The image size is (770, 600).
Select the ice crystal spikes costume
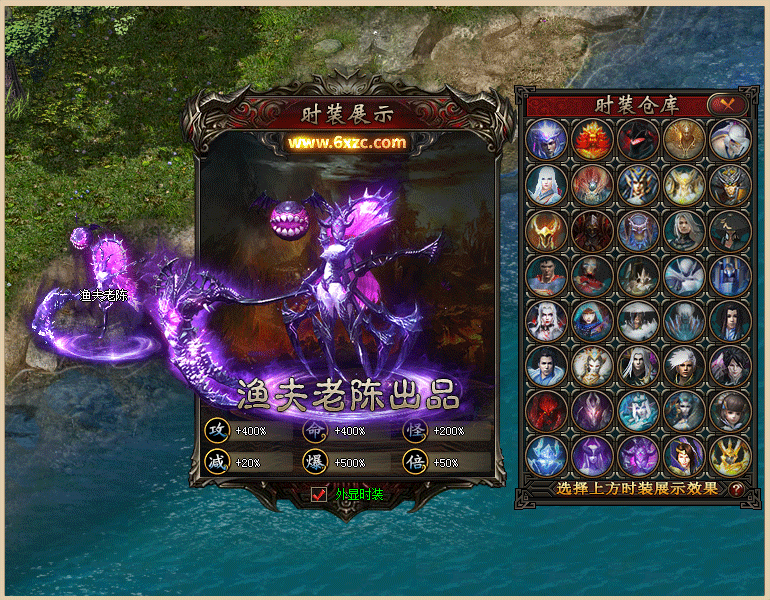coord(684,322)
